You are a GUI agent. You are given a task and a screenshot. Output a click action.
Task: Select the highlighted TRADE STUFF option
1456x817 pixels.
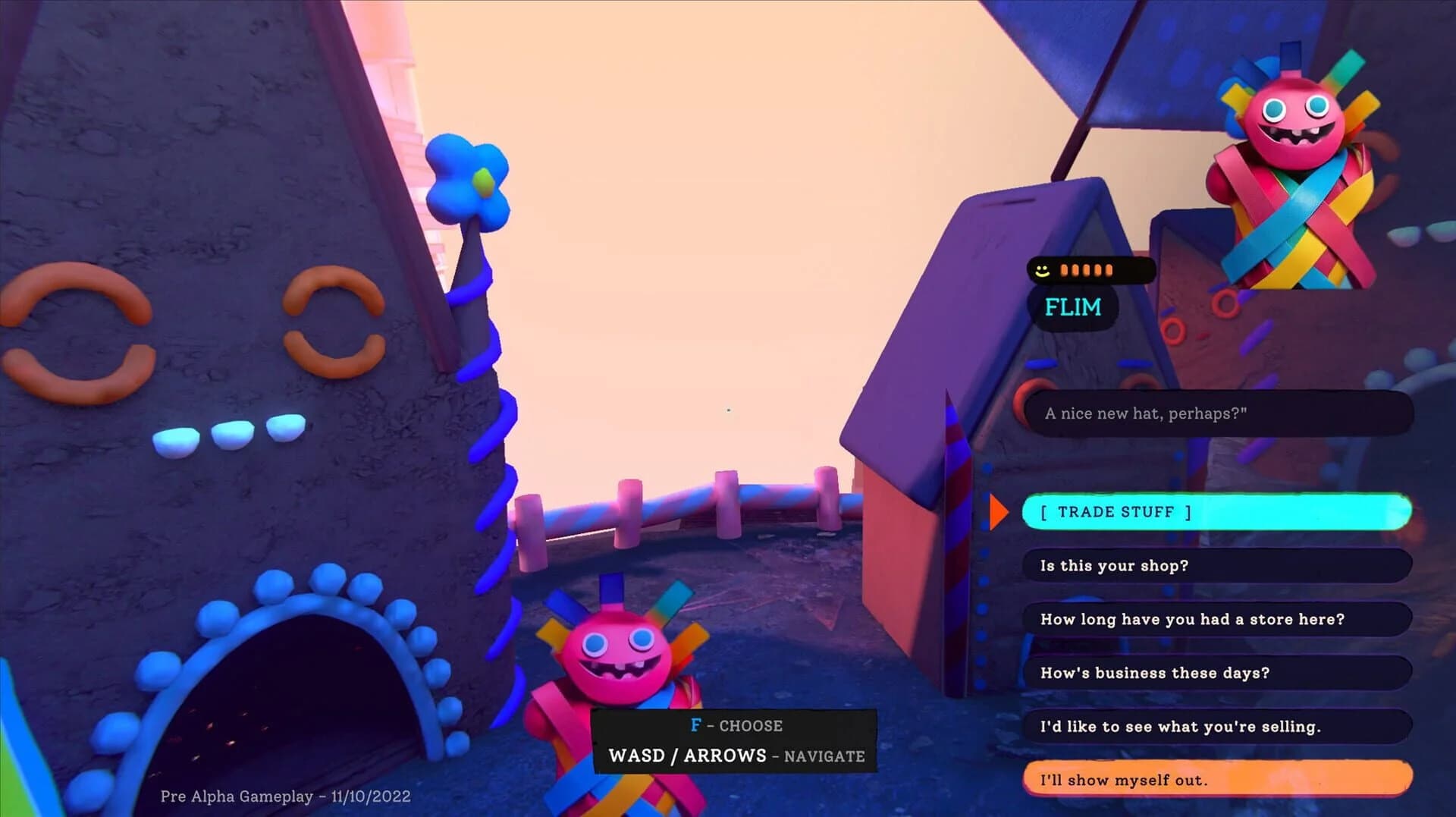[1213, 511]
